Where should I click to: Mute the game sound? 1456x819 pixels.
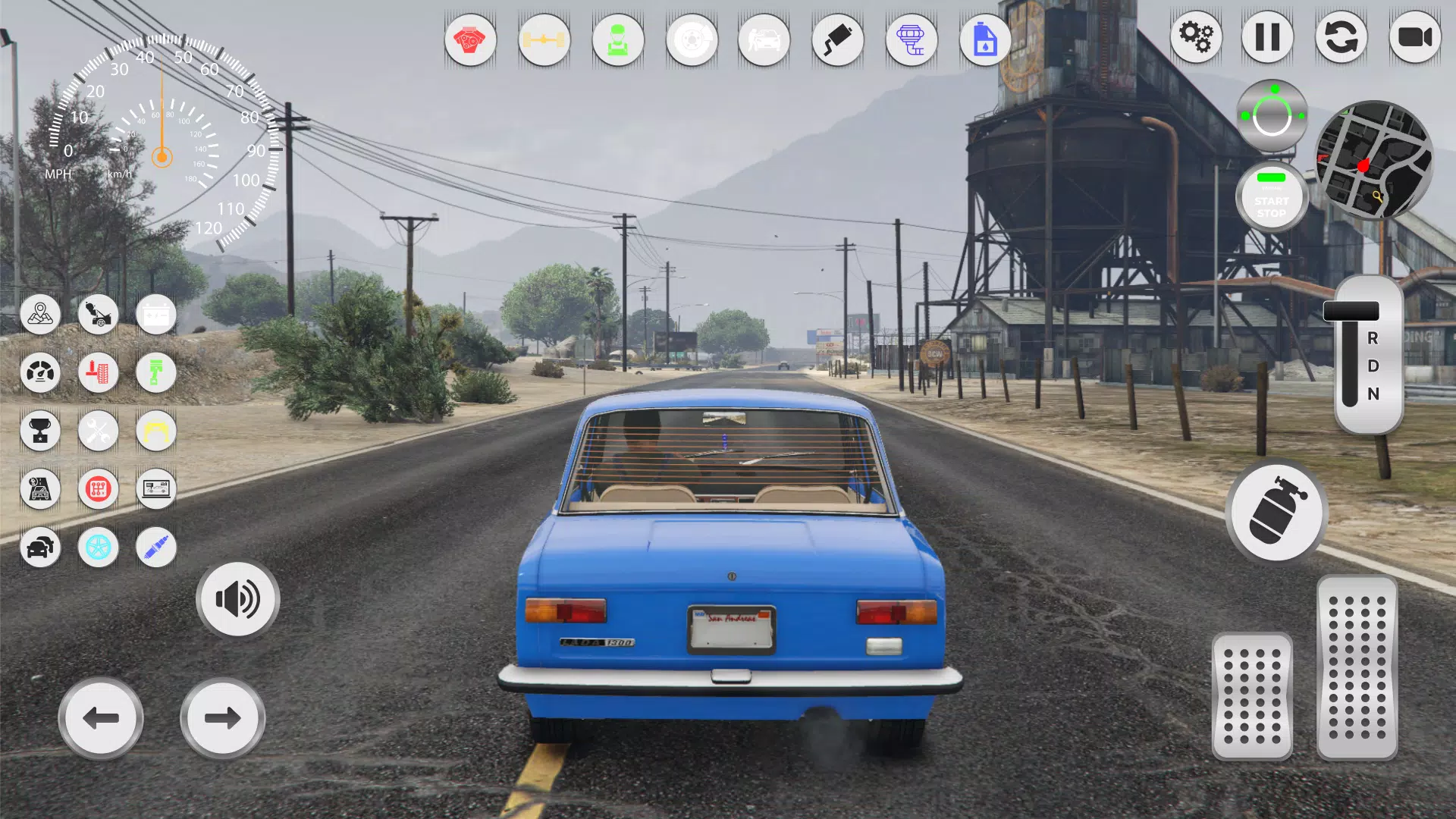pyautogui.click(x=237, y=598)
